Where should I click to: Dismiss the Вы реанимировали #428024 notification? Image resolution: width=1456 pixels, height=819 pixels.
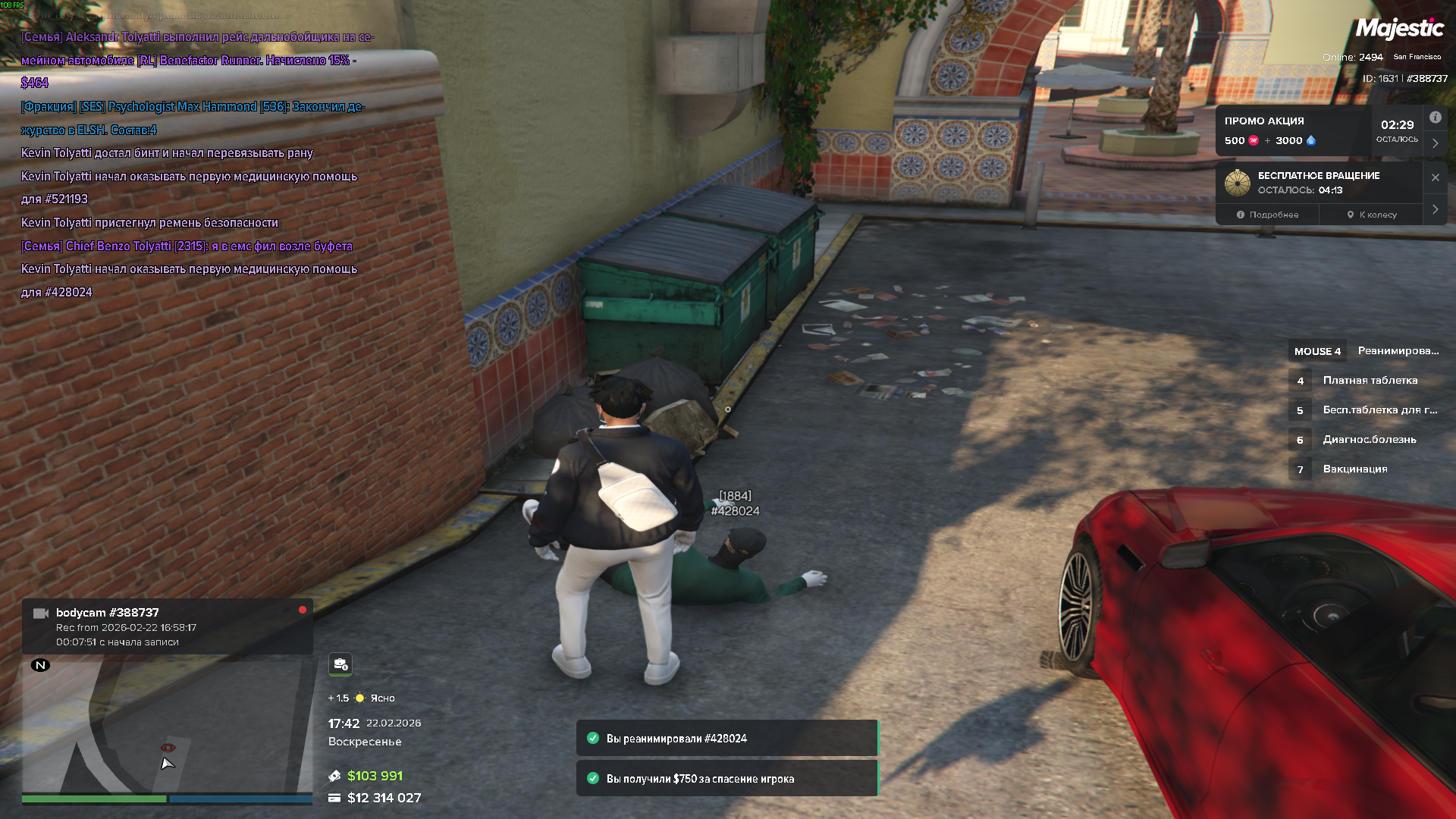[x=726, y=738]
